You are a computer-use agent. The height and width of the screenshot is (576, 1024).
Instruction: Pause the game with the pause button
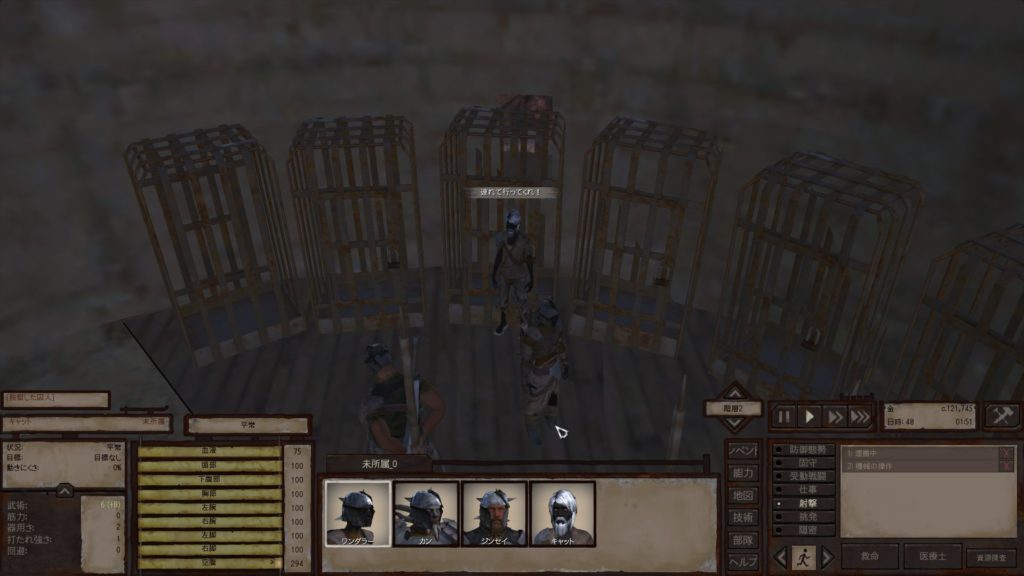coord(785,416)
